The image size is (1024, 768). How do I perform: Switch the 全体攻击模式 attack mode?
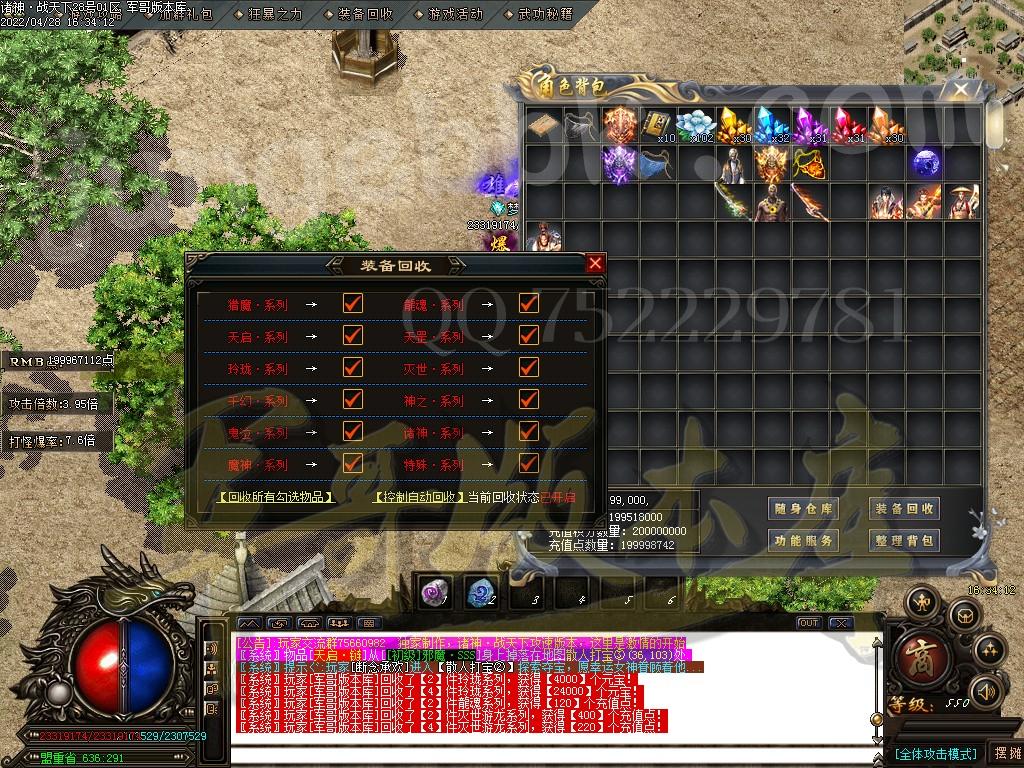point(935,753)
